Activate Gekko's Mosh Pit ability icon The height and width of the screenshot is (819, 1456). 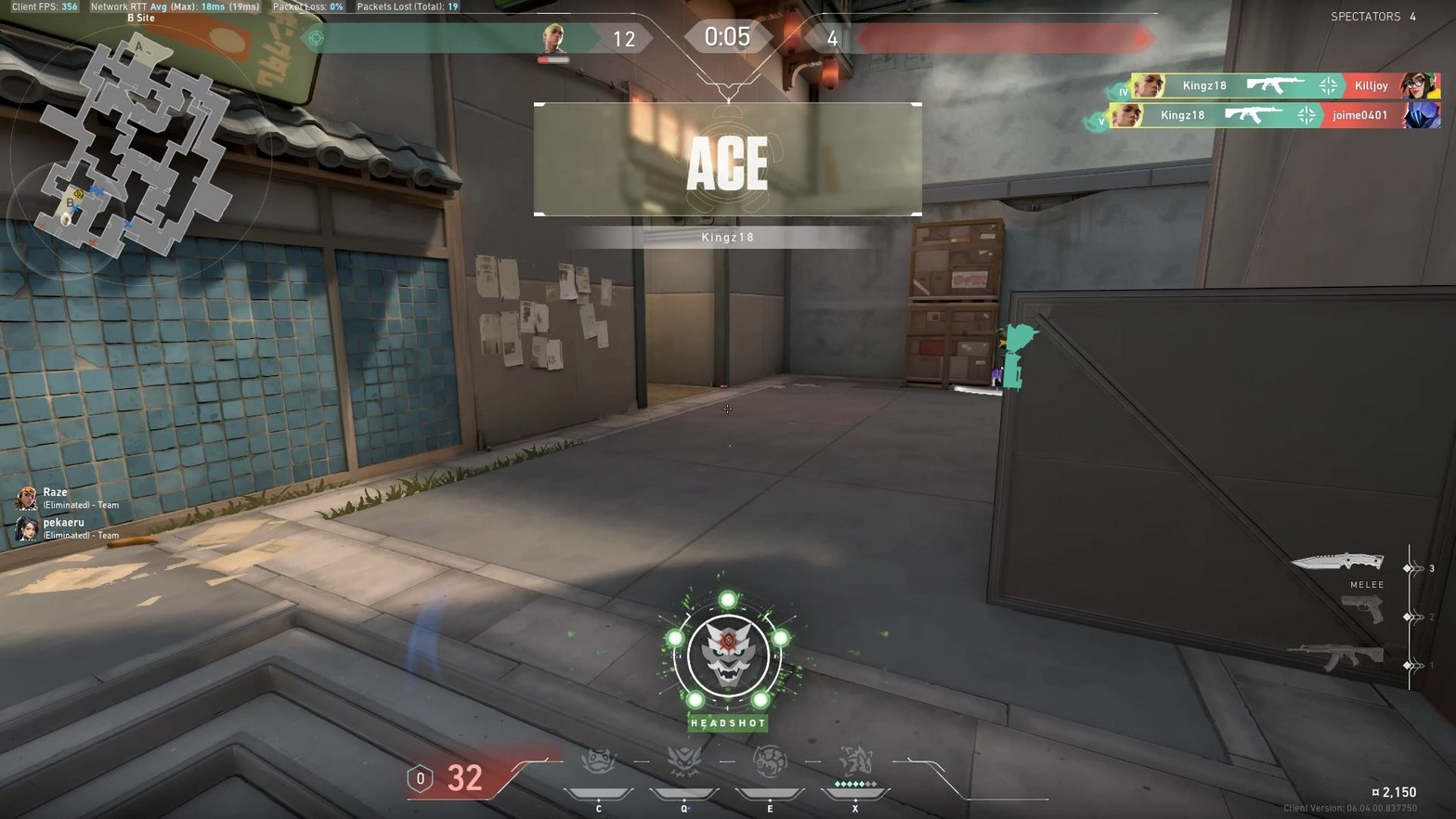click(x=599, y=763)
